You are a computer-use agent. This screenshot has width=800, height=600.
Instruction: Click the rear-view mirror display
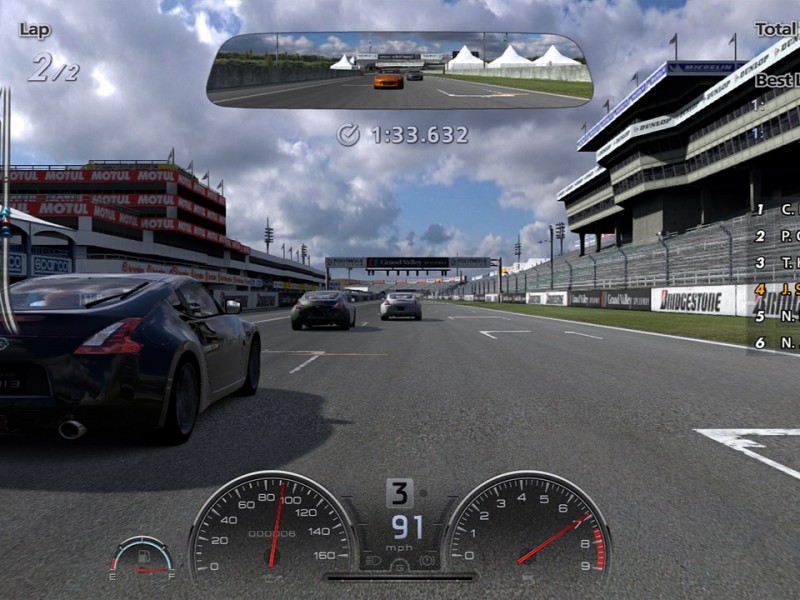coord(399,70)
